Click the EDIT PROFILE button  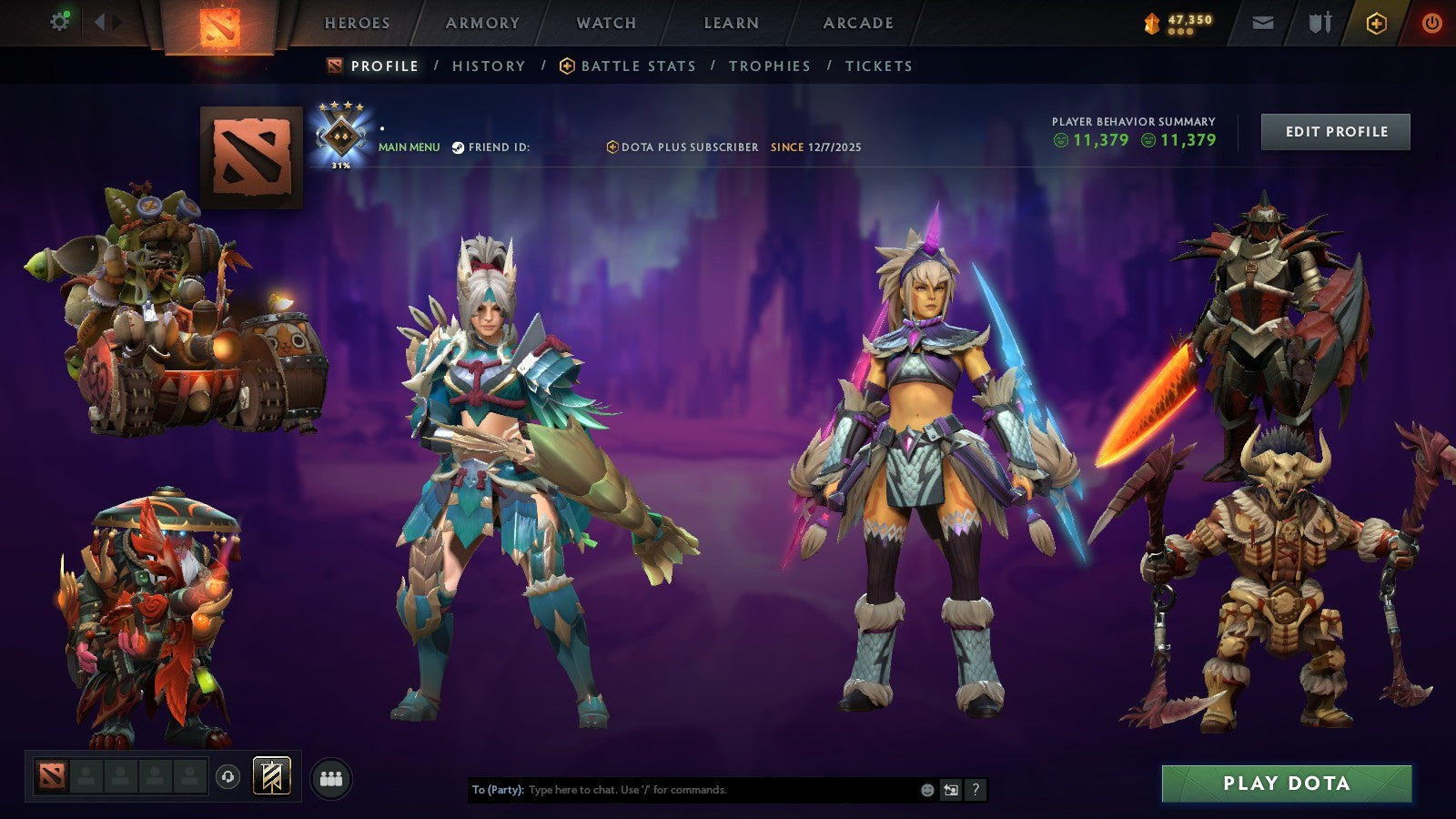click(x=1334, y=131)
